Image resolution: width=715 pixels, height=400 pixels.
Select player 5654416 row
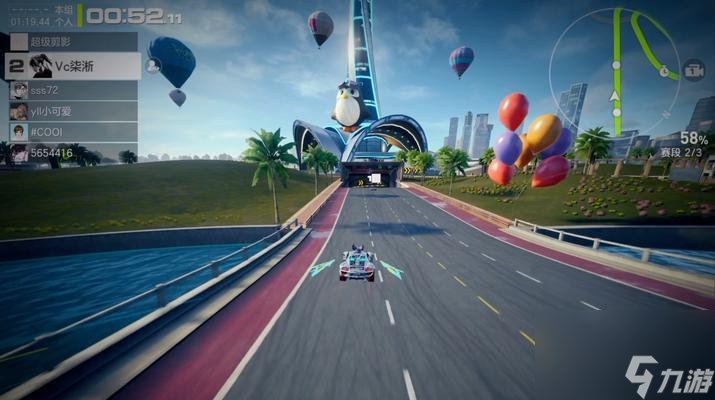[70, 153]
